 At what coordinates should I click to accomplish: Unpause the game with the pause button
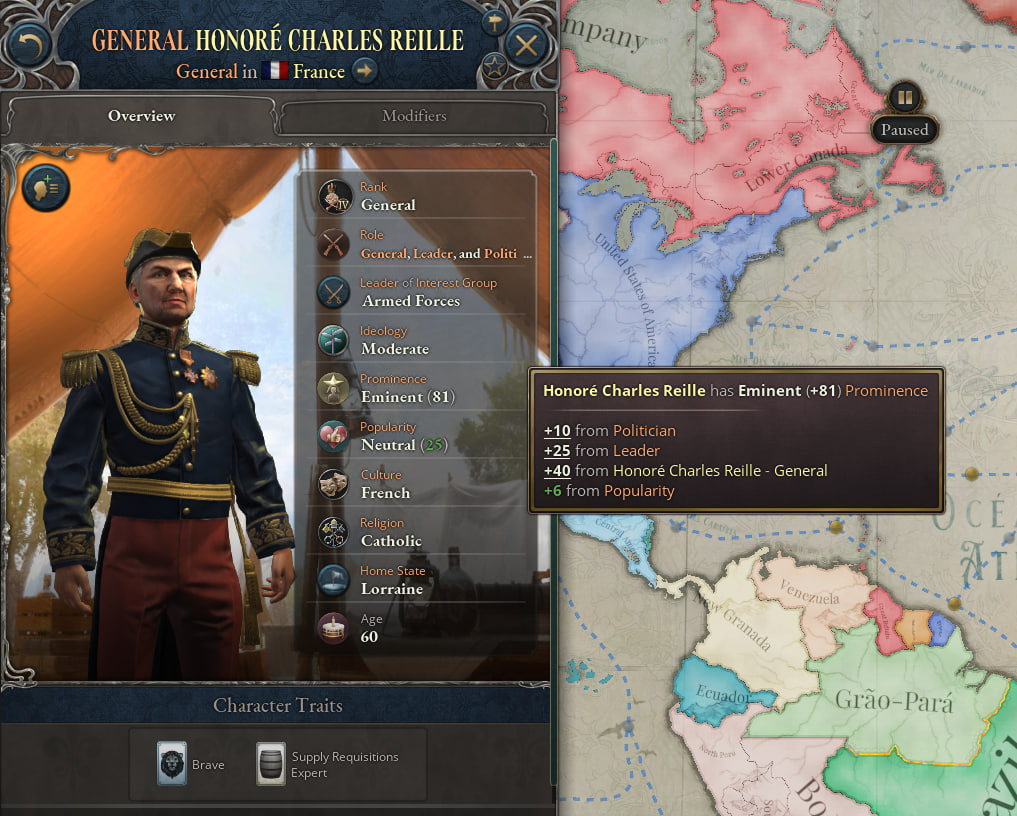904,98
